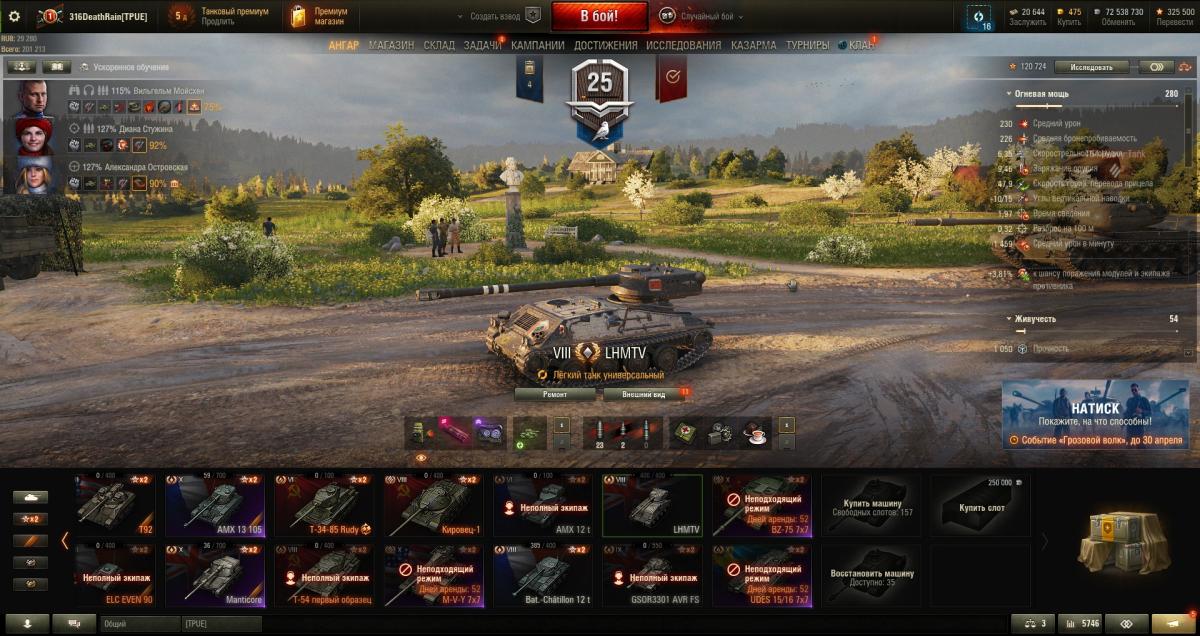The image size is (1200, 636).
Task: Go to the ЗАДАЧИ tab
Action: click(482, 45)
